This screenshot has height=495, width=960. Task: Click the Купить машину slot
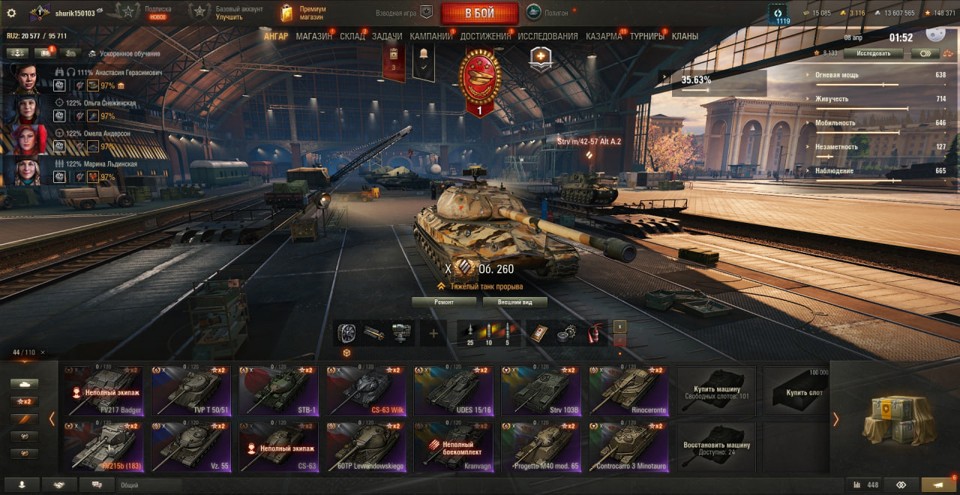coord(715,390)
